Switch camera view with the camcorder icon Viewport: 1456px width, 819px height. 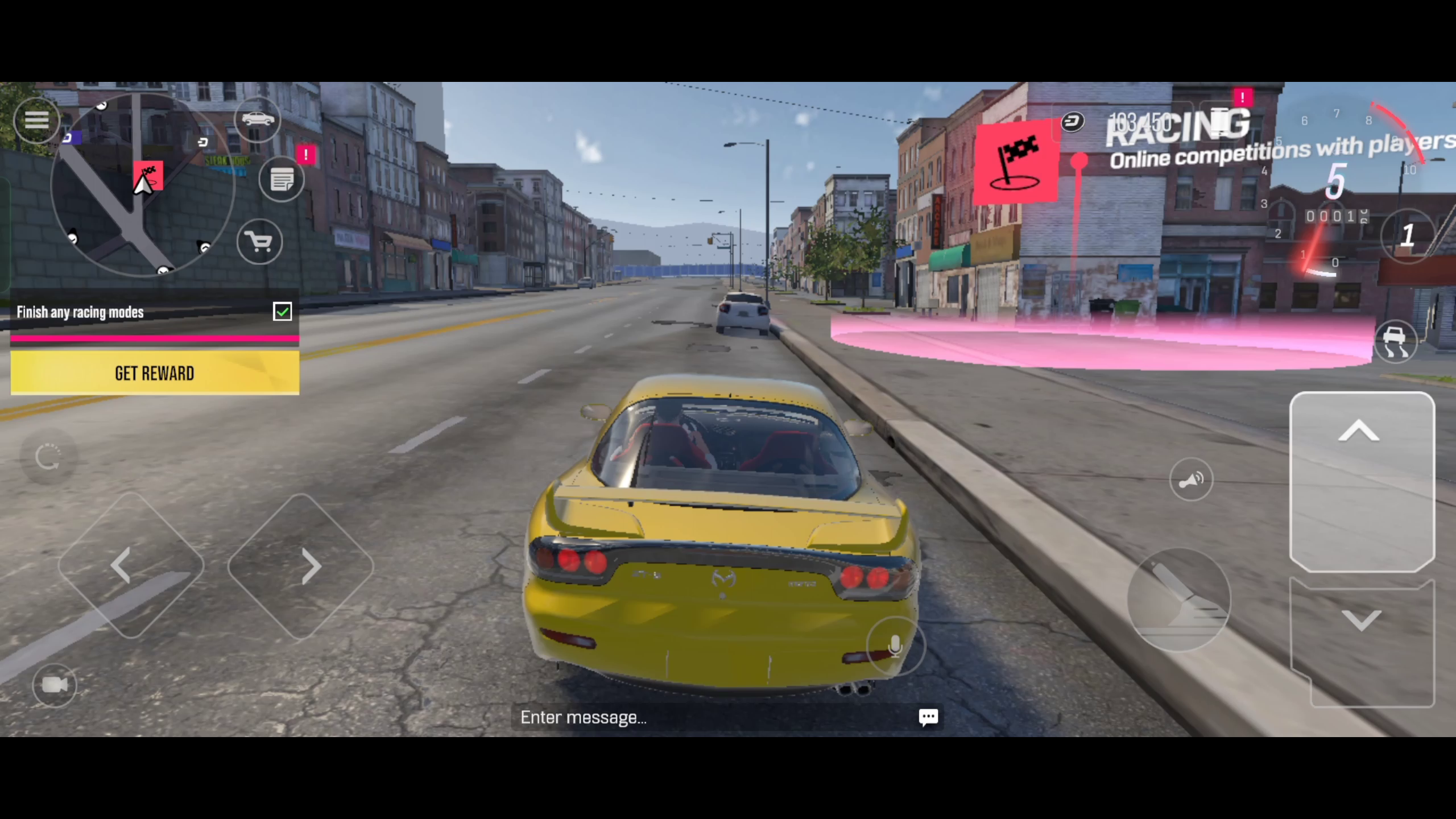click(x=54, y=685)
